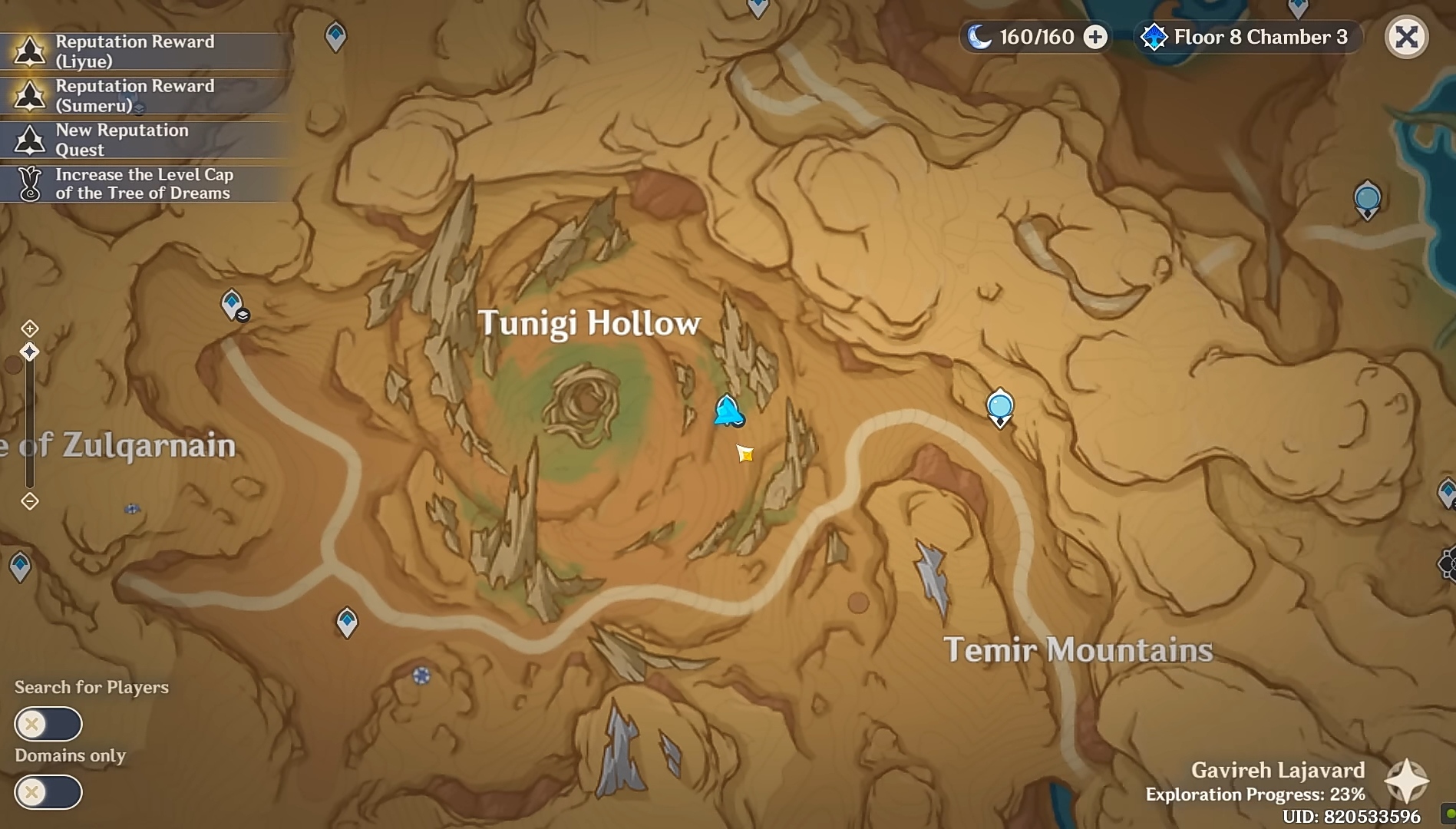
Task: Toggle the Domains only switch
Action: pos(48,792)
